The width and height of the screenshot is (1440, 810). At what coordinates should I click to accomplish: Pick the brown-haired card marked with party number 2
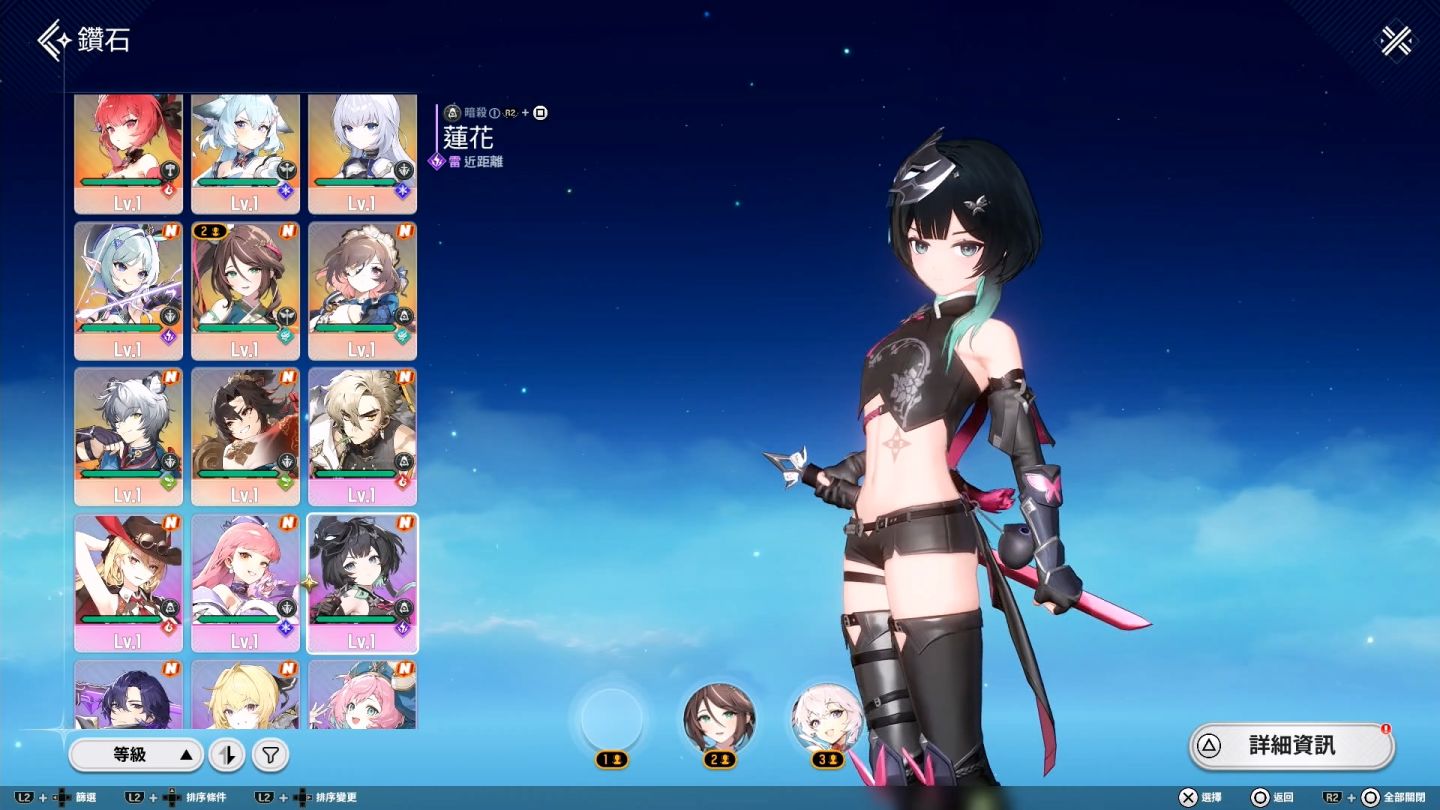pos(245,290)
